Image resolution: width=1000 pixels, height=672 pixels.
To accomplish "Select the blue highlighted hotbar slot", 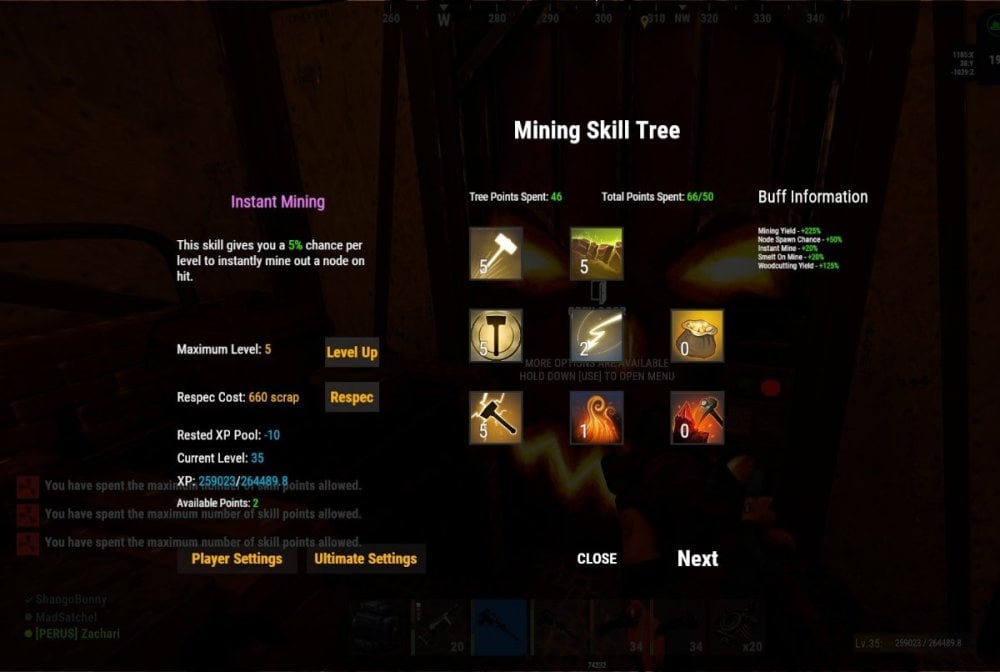I will point(498,626).
